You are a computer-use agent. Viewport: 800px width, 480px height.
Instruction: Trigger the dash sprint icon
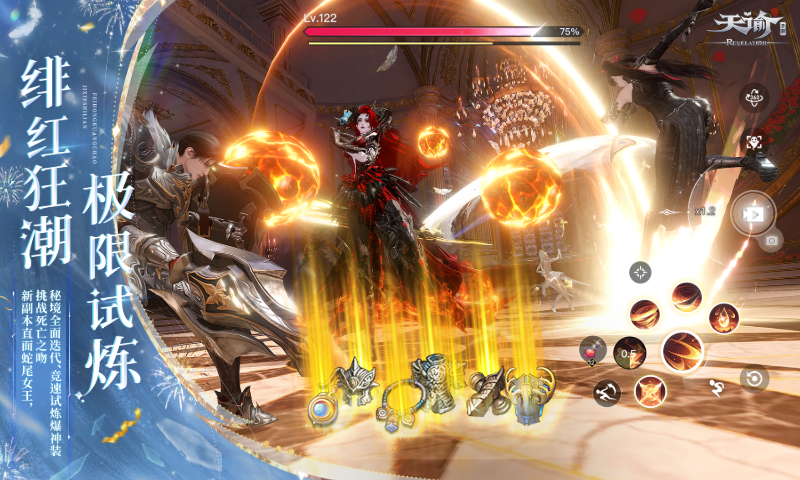[x=606, y=390]
